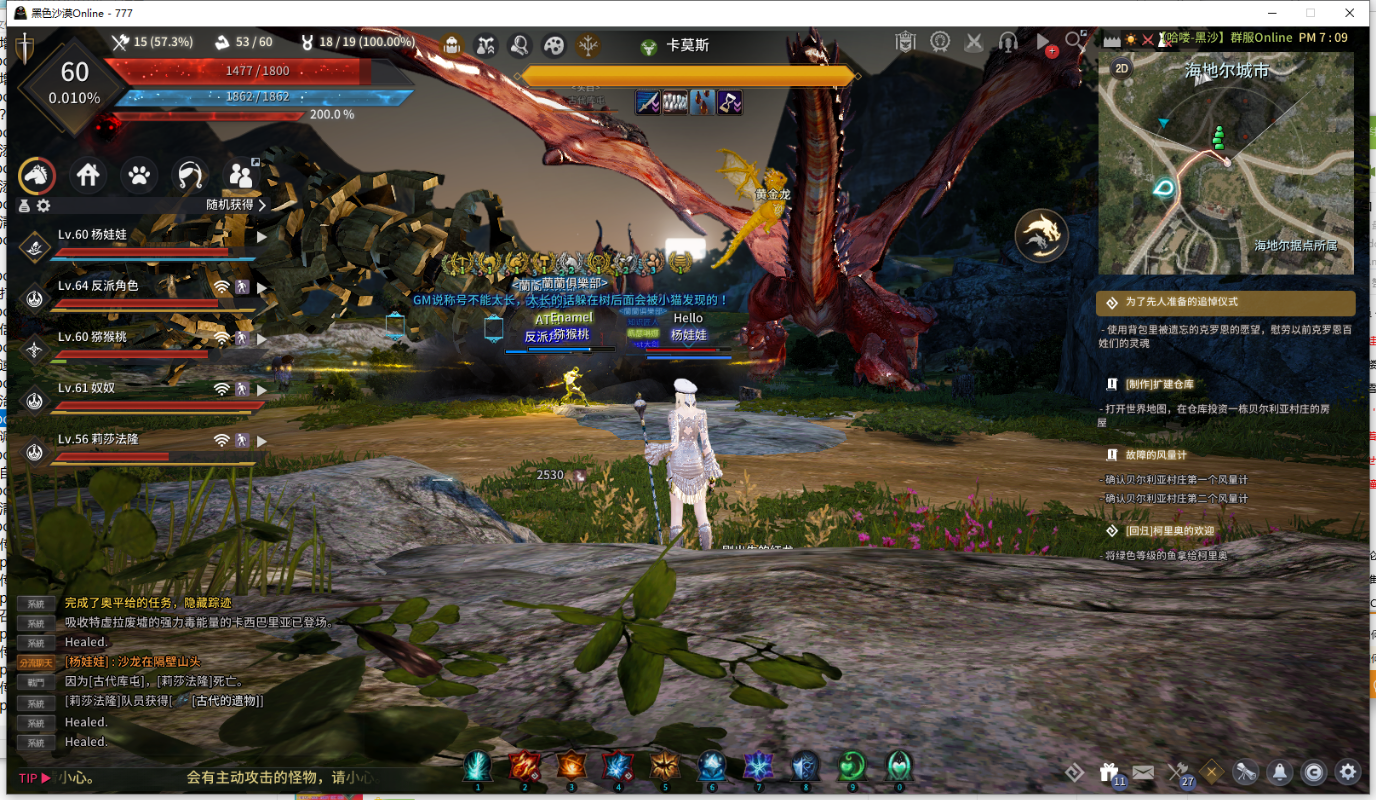Viewport: 1376px width, 800px height.
Task: Select party member 反派角色 in party list
Action: click(98, 286)
